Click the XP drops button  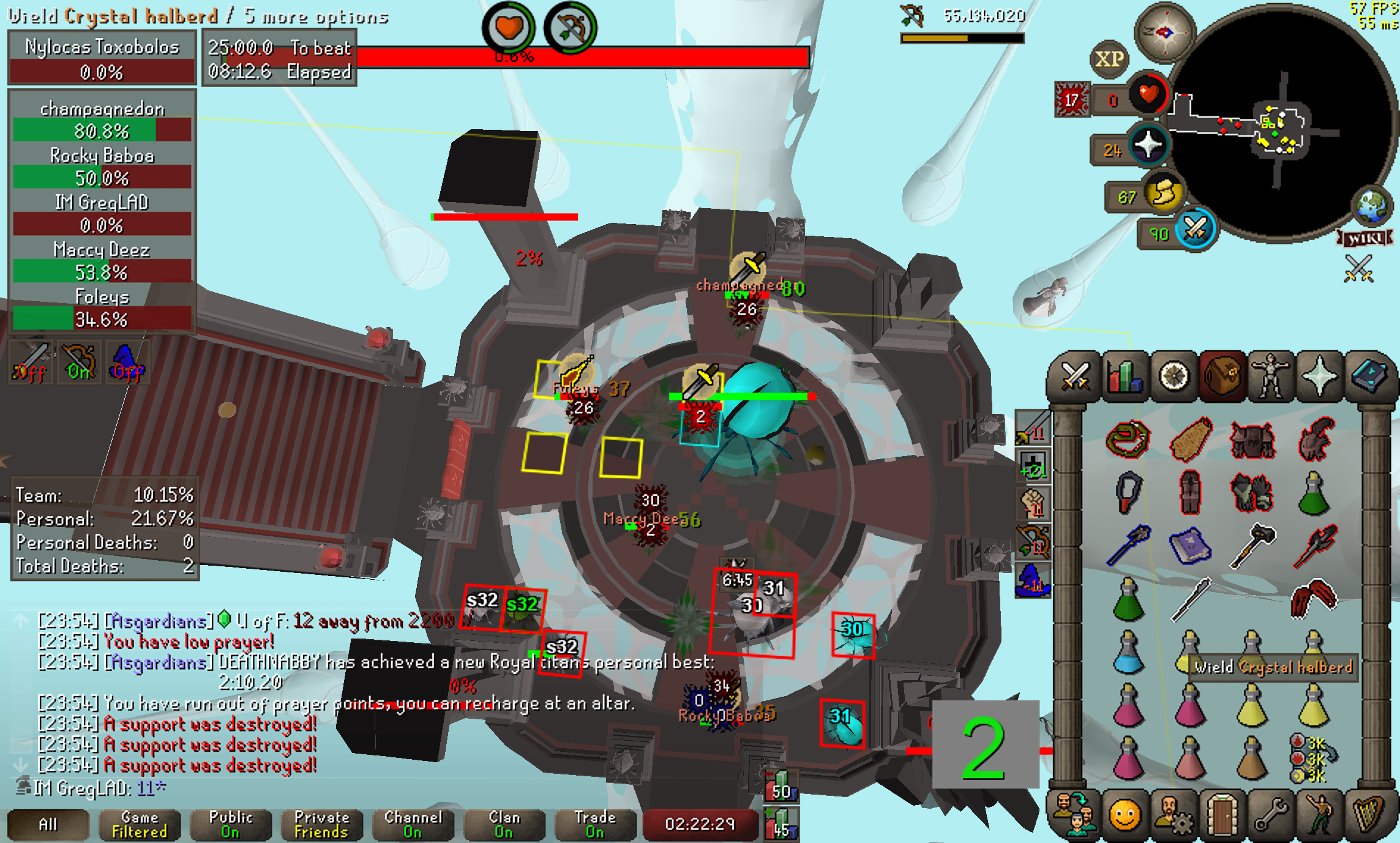(1109, 59)
